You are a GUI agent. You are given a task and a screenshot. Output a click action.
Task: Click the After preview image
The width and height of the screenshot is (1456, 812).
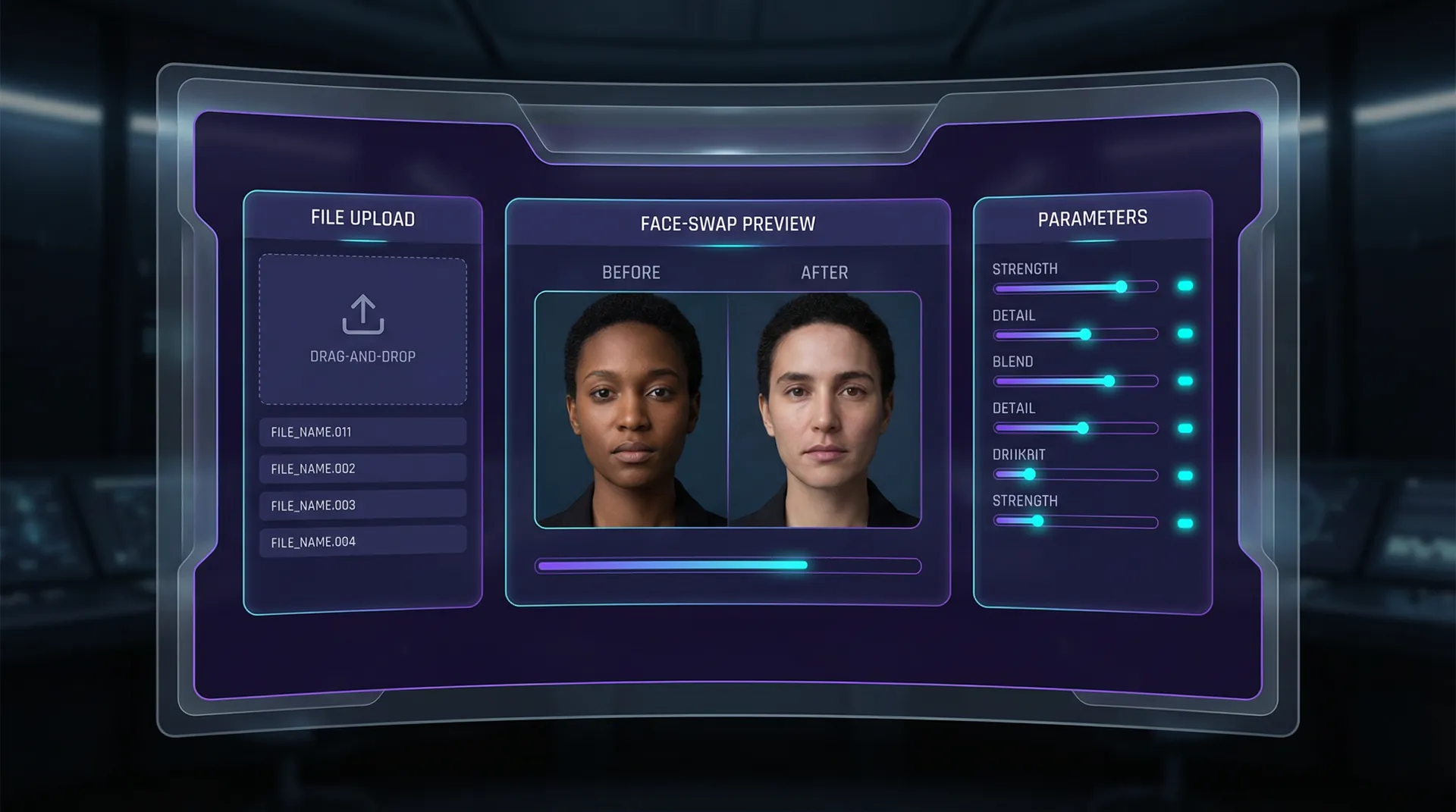(824, 409)
